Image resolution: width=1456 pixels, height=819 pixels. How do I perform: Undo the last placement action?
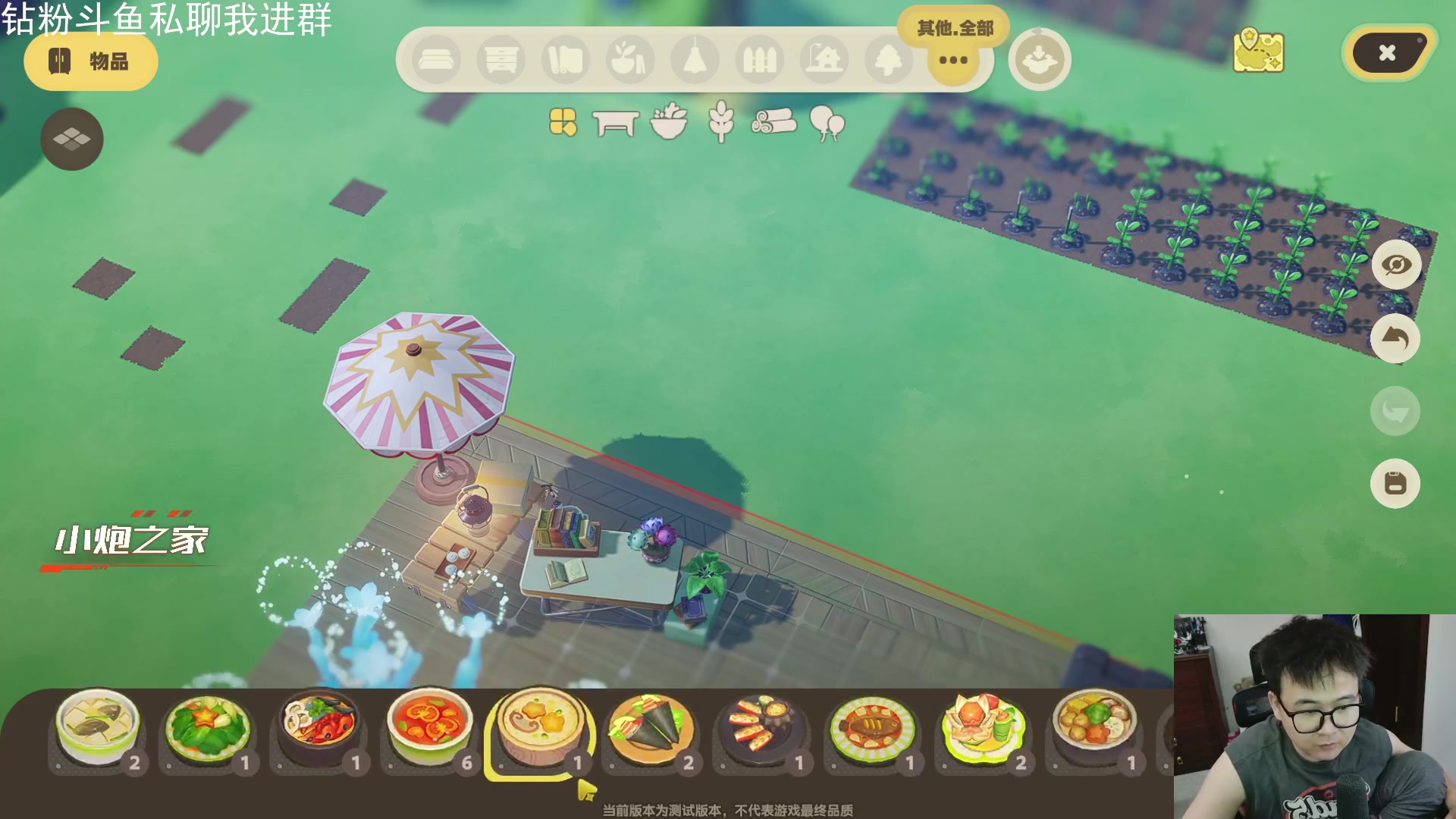click(1395, 338)
